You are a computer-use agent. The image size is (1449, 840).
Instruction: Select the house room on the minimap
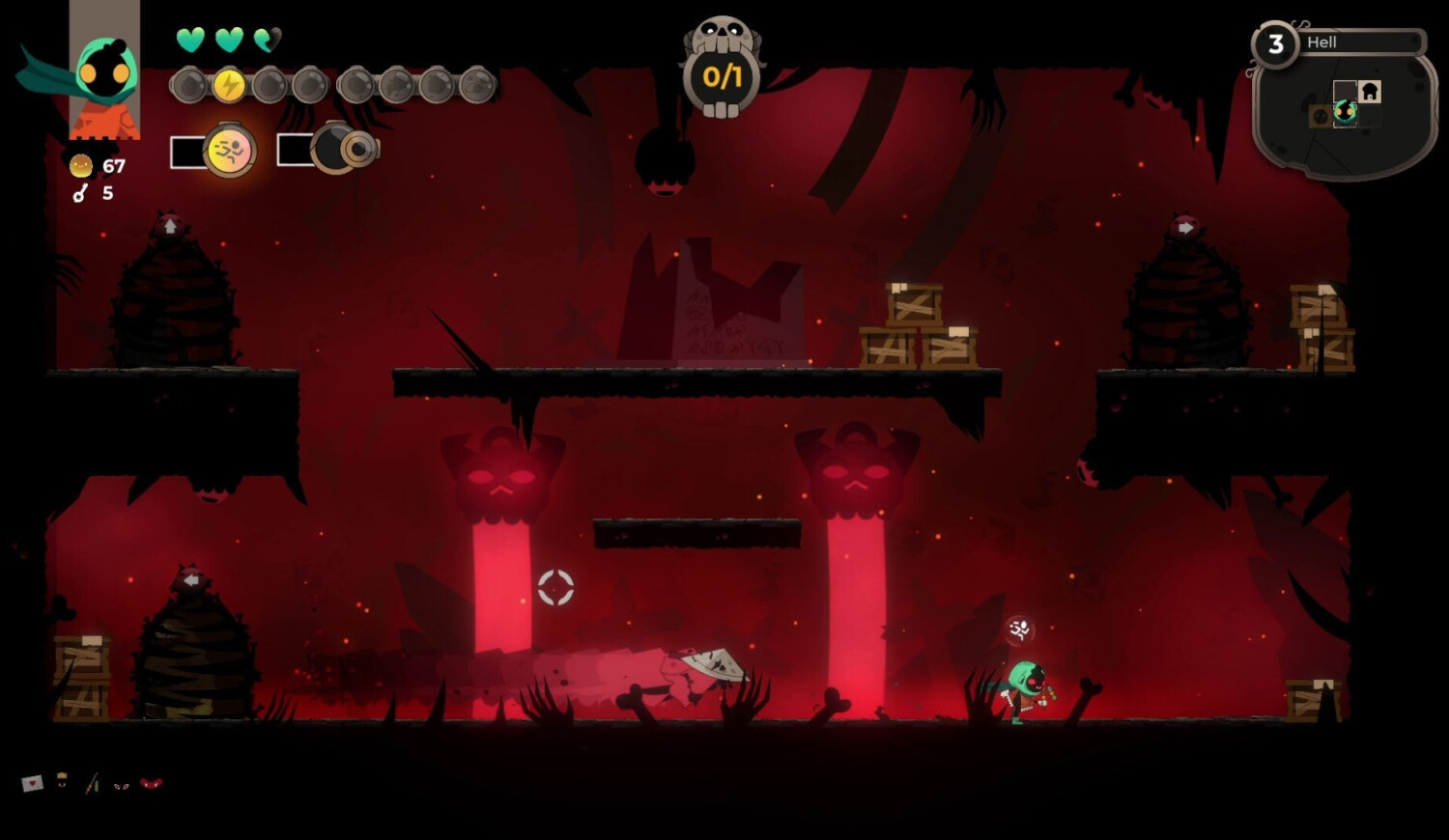pos(1369,92)
